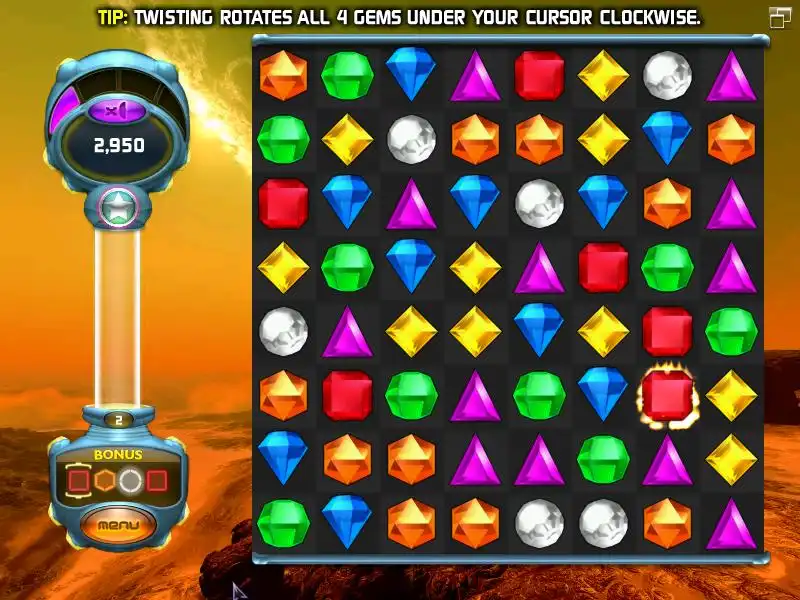The height and width of the screenshot is (600, 800).
Task: Select the red gem directly above the flaming gem
Action: [x=667, y=331]
